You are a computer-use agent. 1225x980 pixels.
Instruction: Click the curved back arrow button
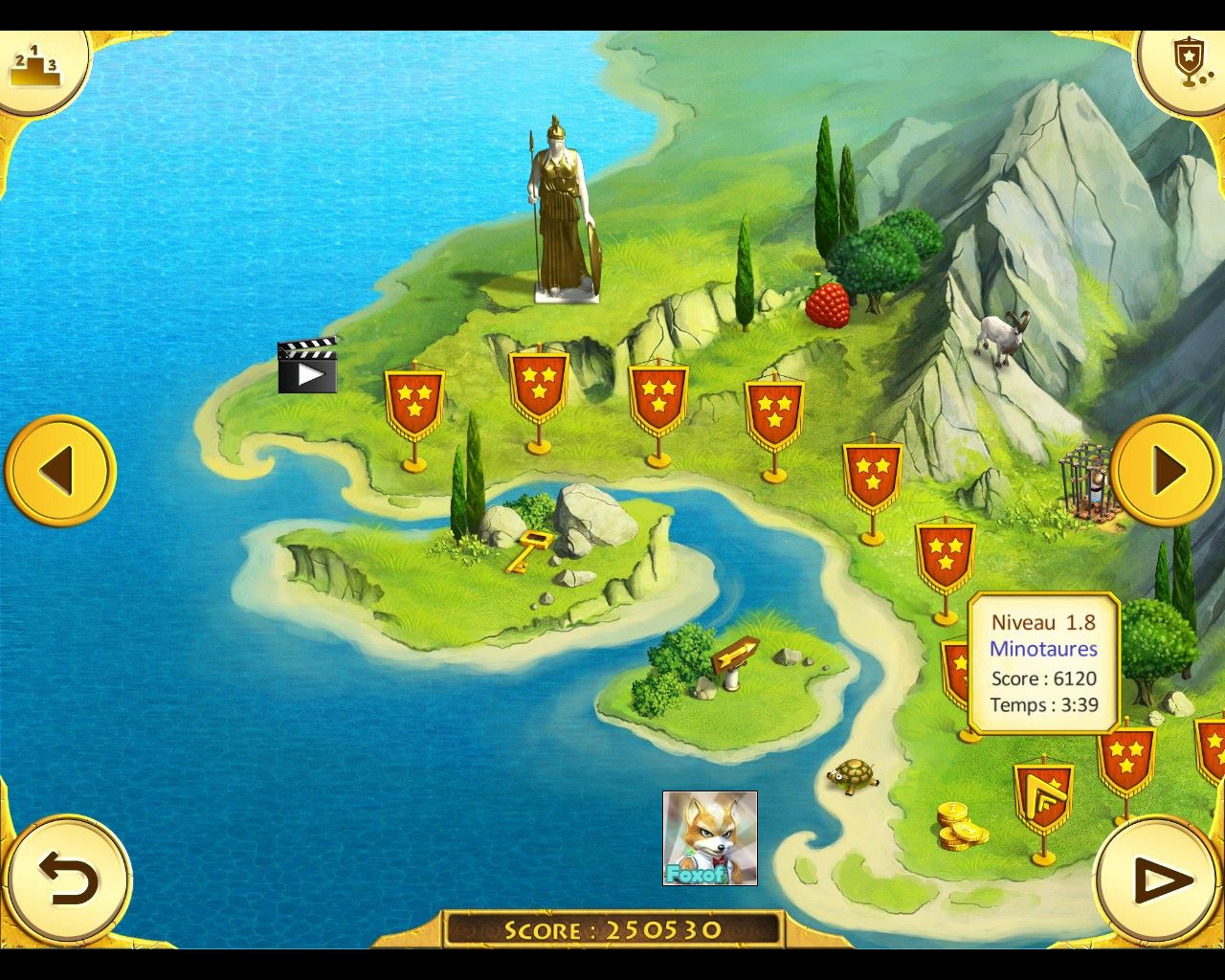[67, 880]
